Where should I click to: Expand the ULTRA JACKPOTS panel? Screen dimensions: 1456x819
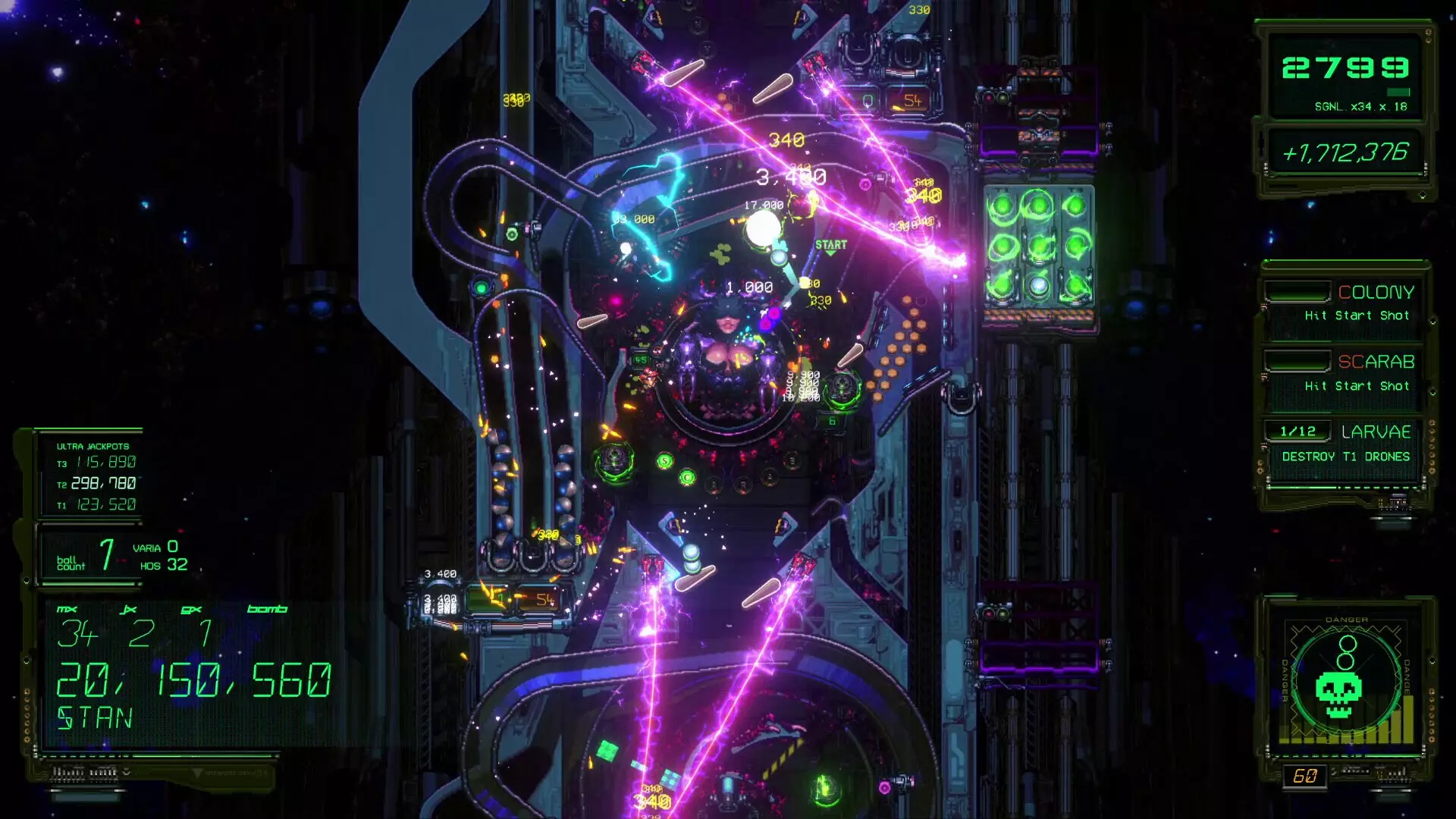pos(92,448)
